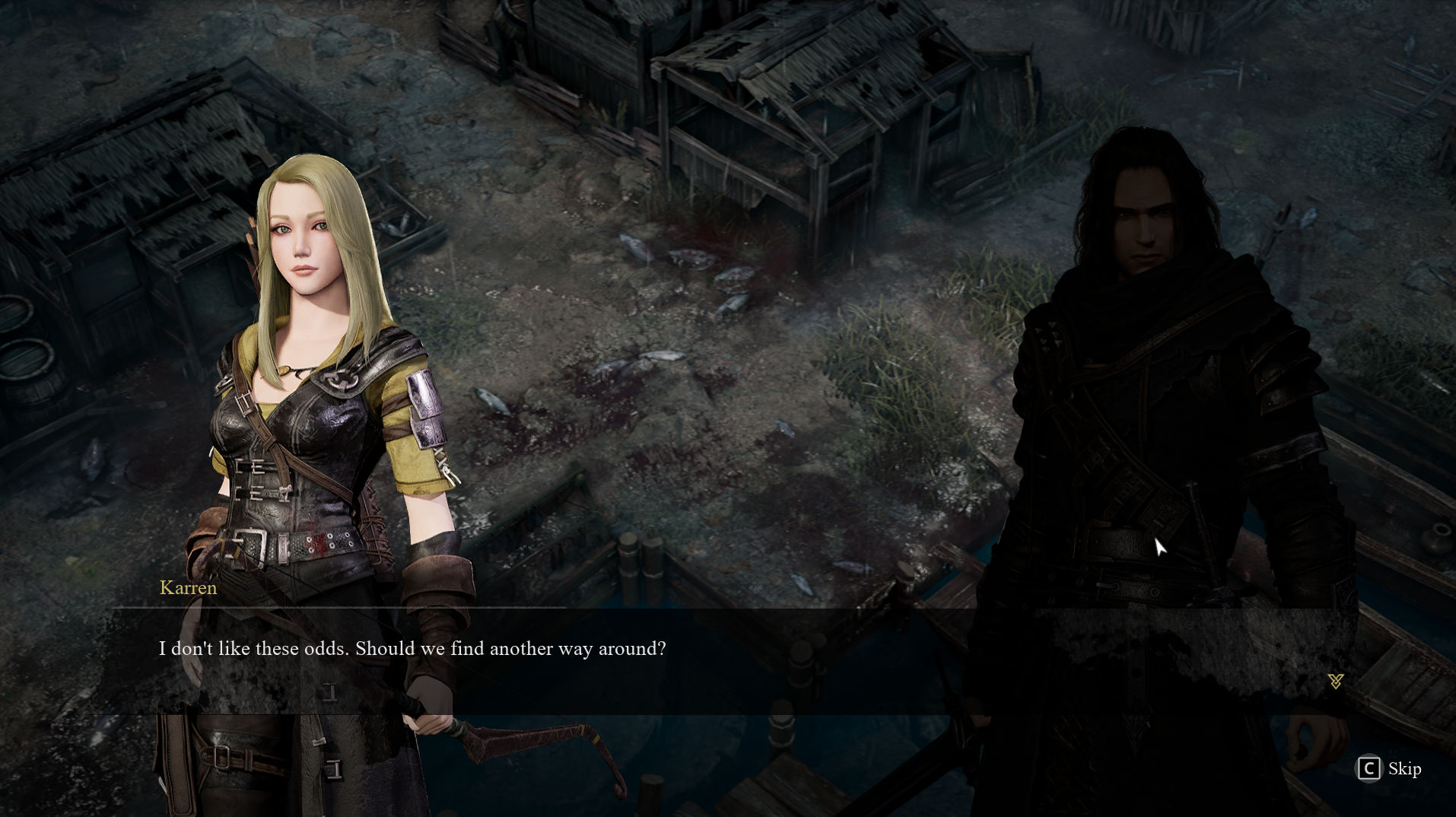Skip the cutscene with the Skip button
1456x817 pixels.
click(1390, 768)
